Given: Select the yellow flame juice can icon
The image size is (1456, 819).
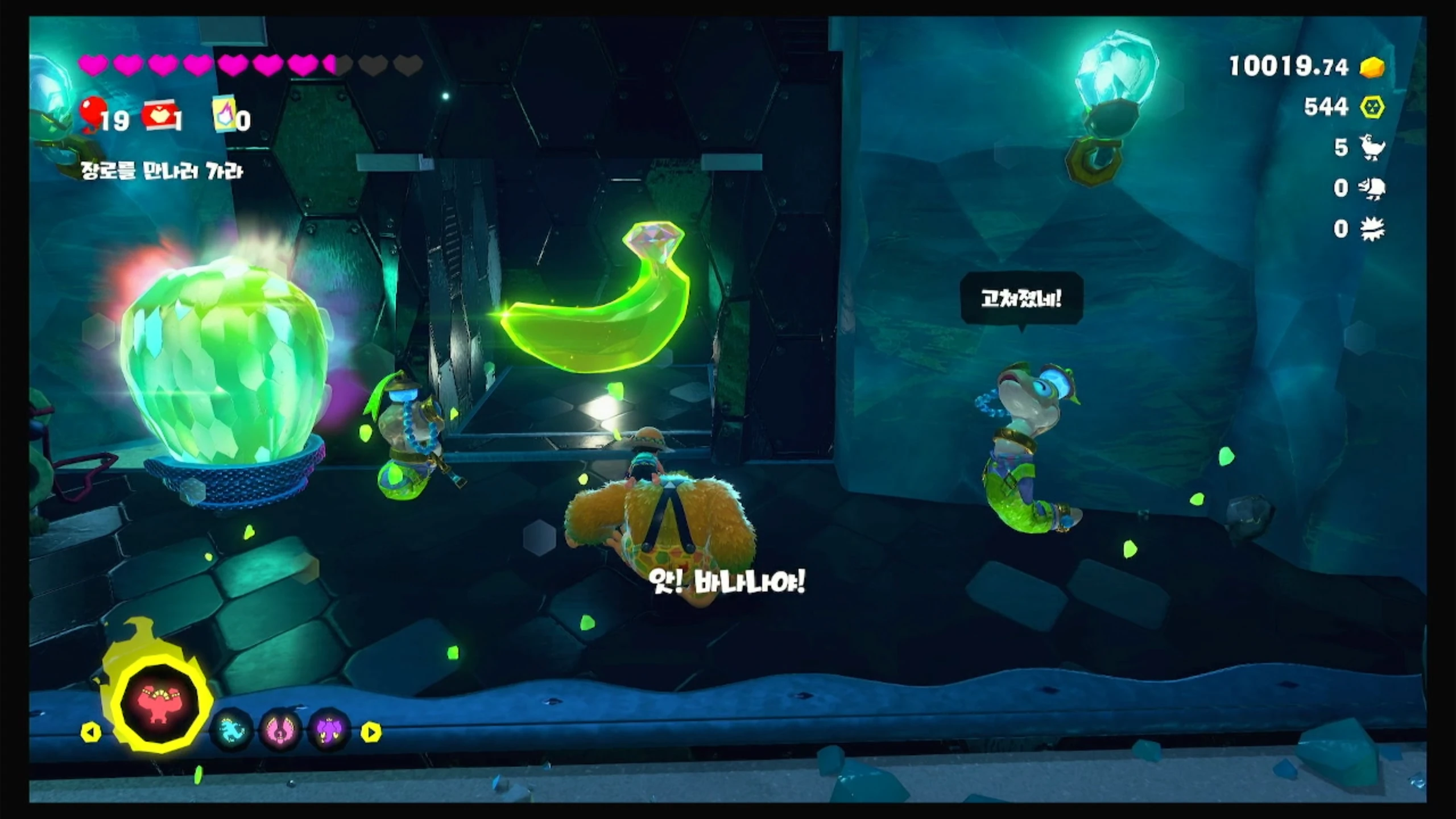Looking at the screenshot, I should (224, 117).
